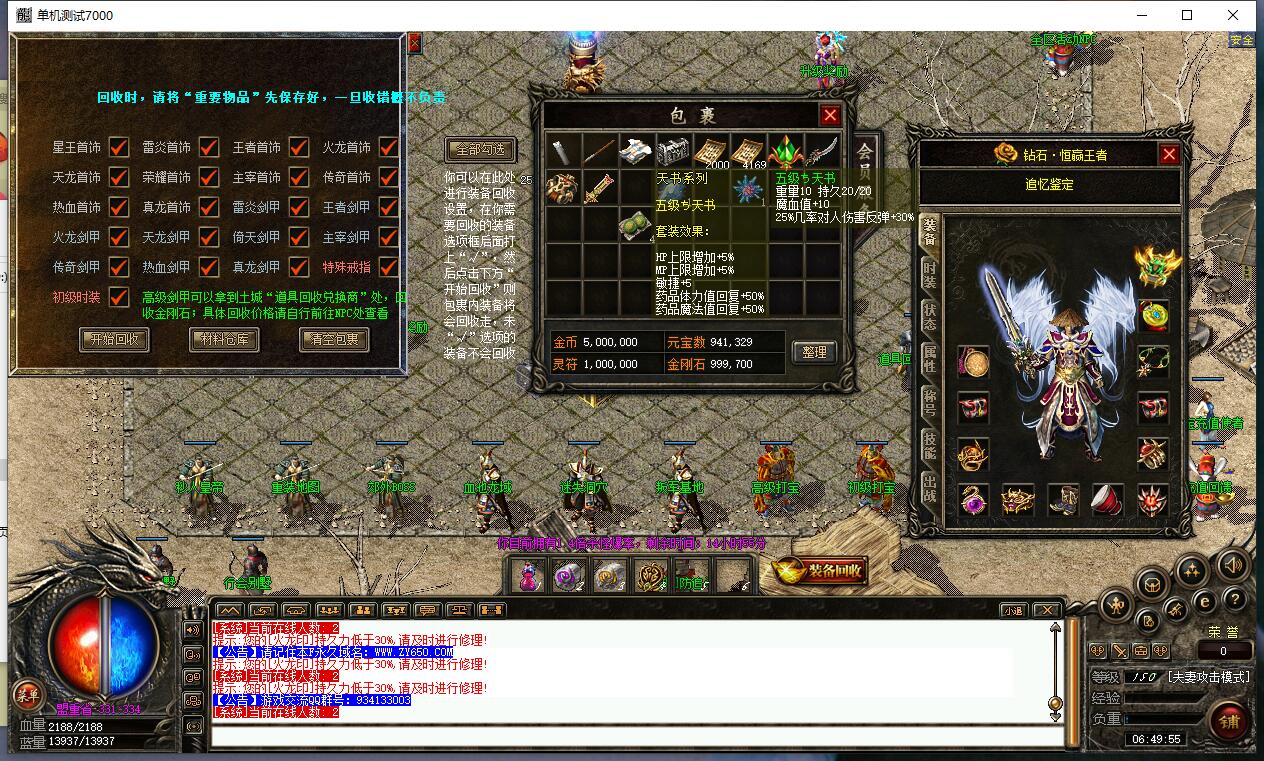1264x761 pixels.
Task: Close the 包裹 bag window
Action: [830, 115]
